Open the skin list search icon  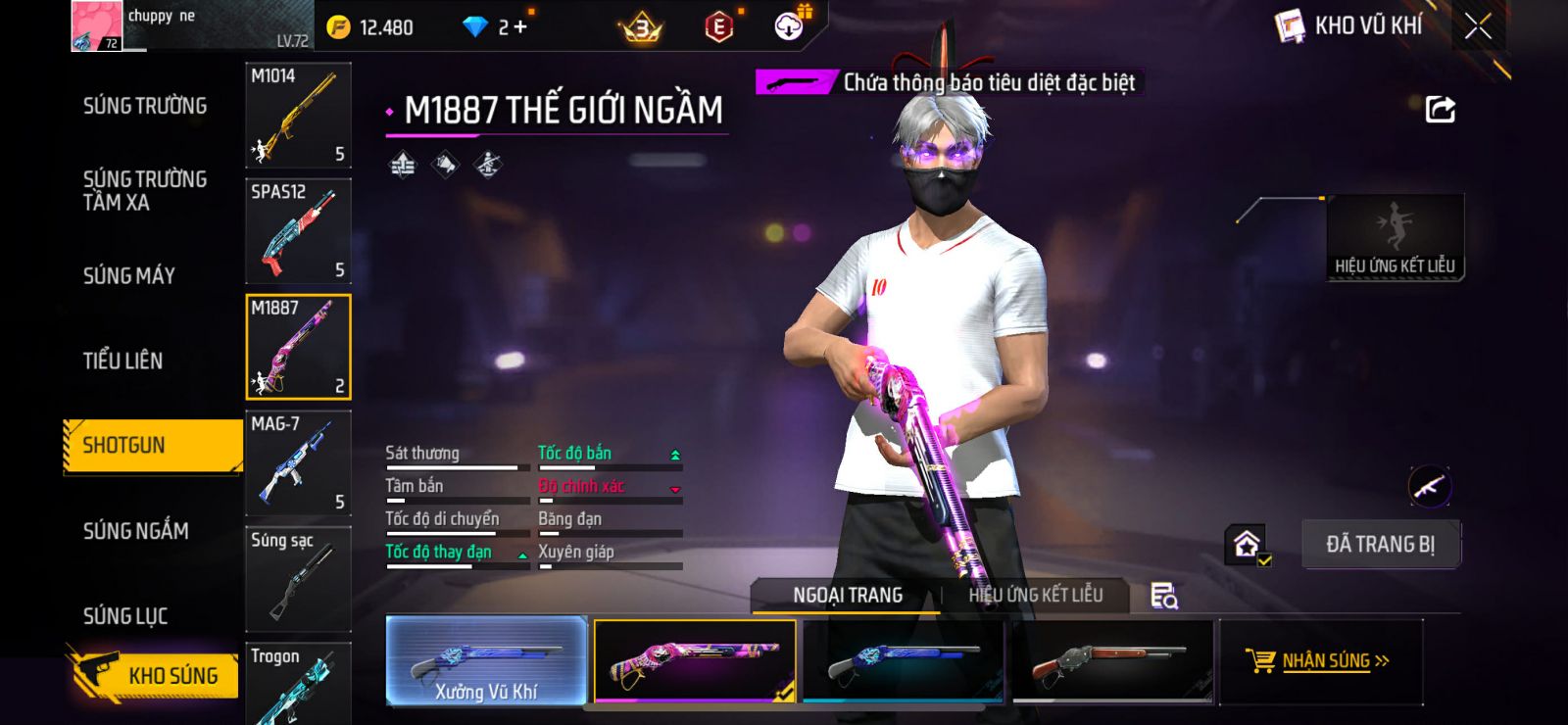[1163, 596]
